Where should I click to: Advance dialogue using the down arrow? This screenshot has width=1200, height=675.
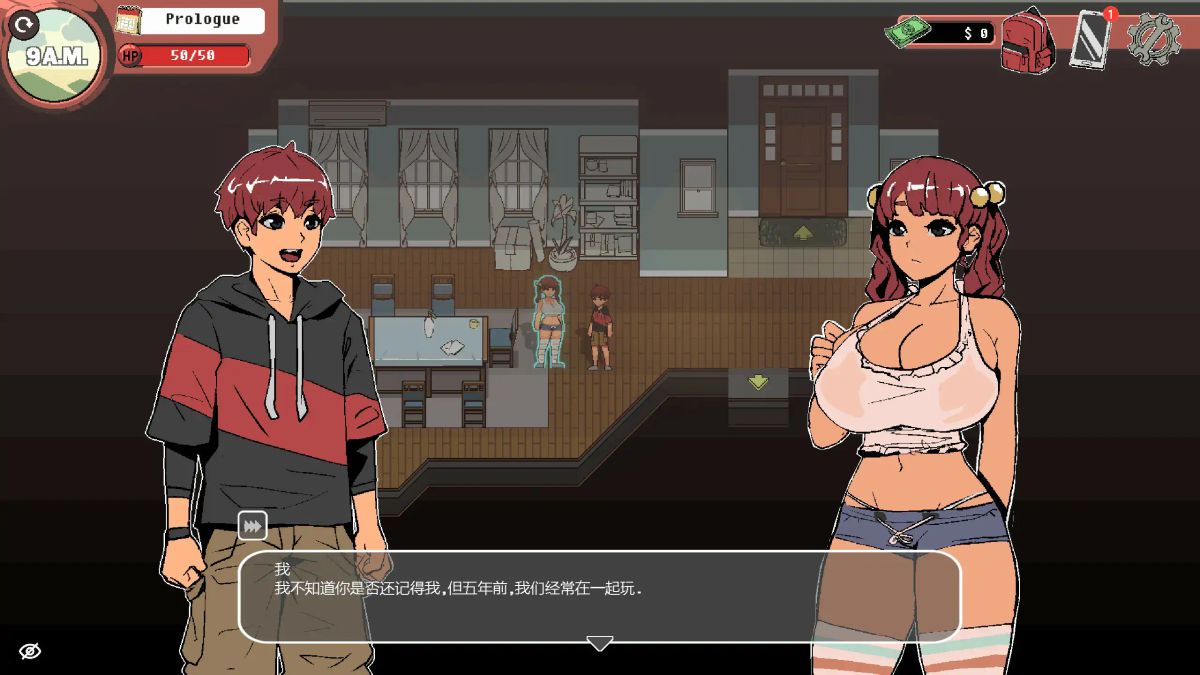(599, 643)
